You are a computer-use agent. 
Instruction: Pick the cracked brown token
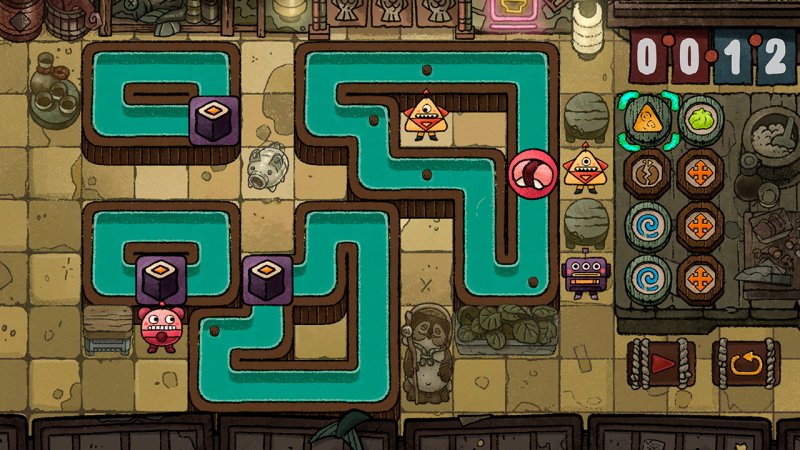(647, 172)
